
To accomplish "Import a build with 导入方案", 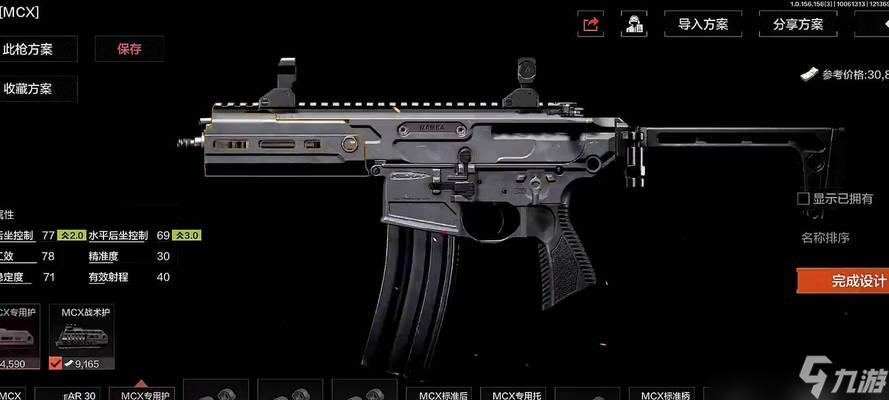I will [703, 24].
